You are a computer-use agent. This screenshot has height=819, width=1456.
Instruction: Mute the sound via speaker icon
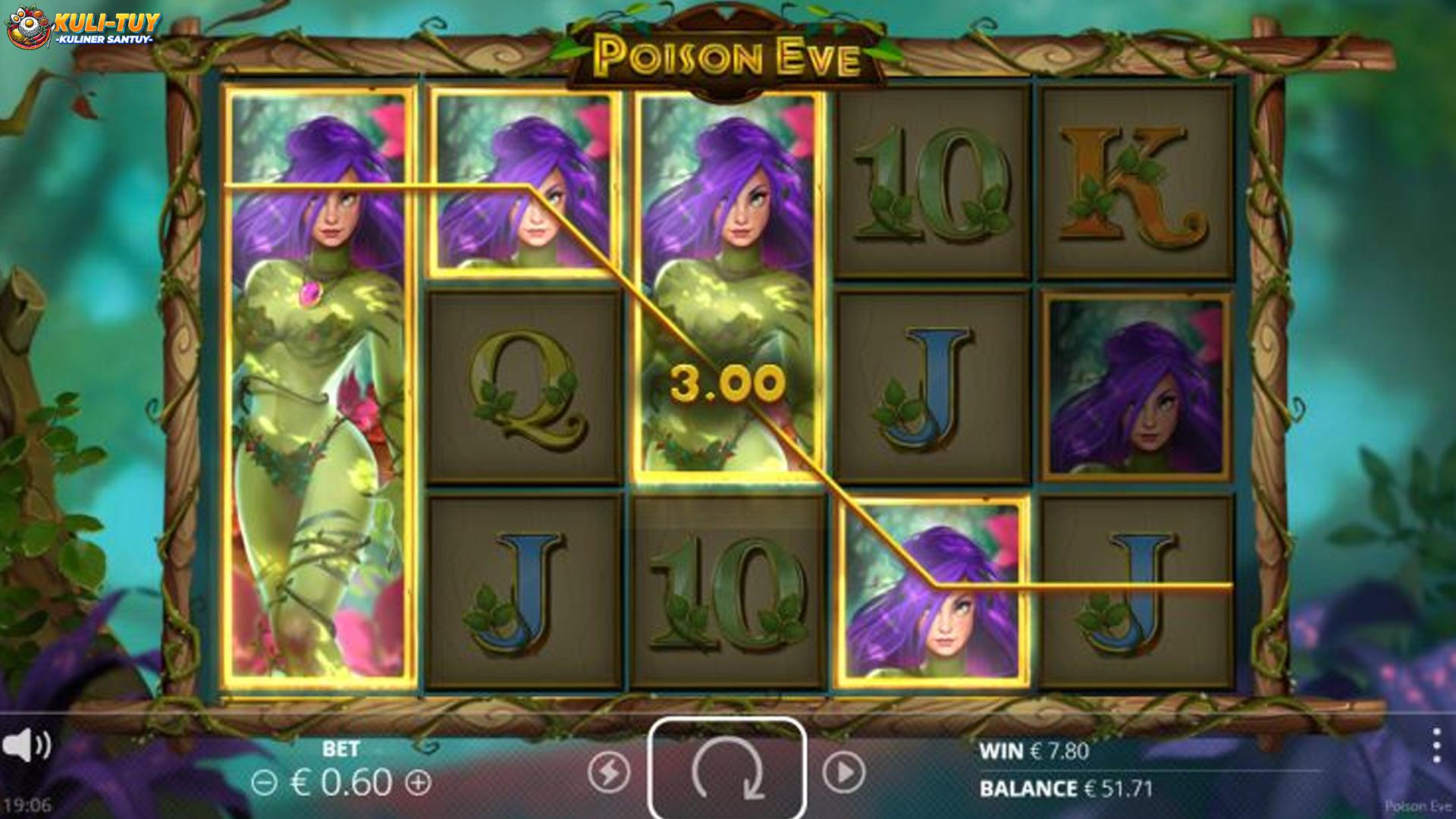[26, 746]
